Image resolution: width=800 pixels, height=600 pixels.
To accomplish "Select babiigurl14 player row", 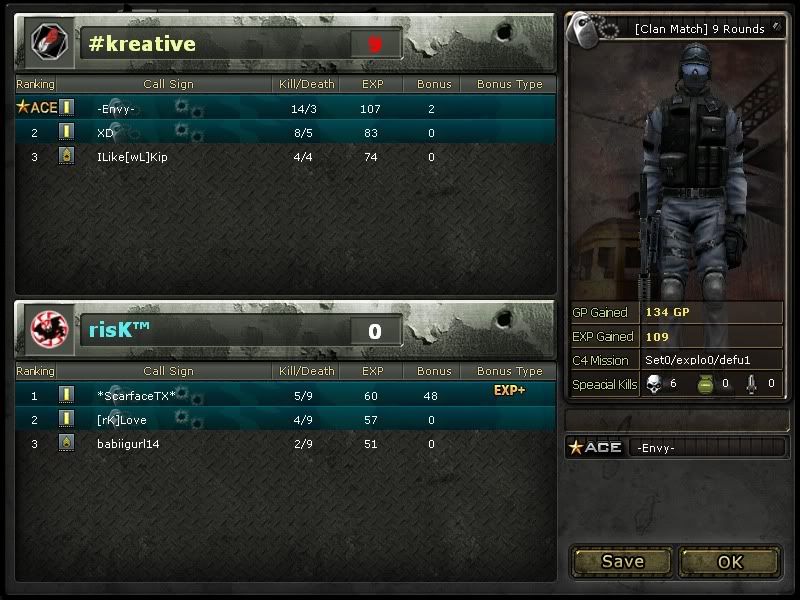I will pyautogui.click(x=128, y=443).
